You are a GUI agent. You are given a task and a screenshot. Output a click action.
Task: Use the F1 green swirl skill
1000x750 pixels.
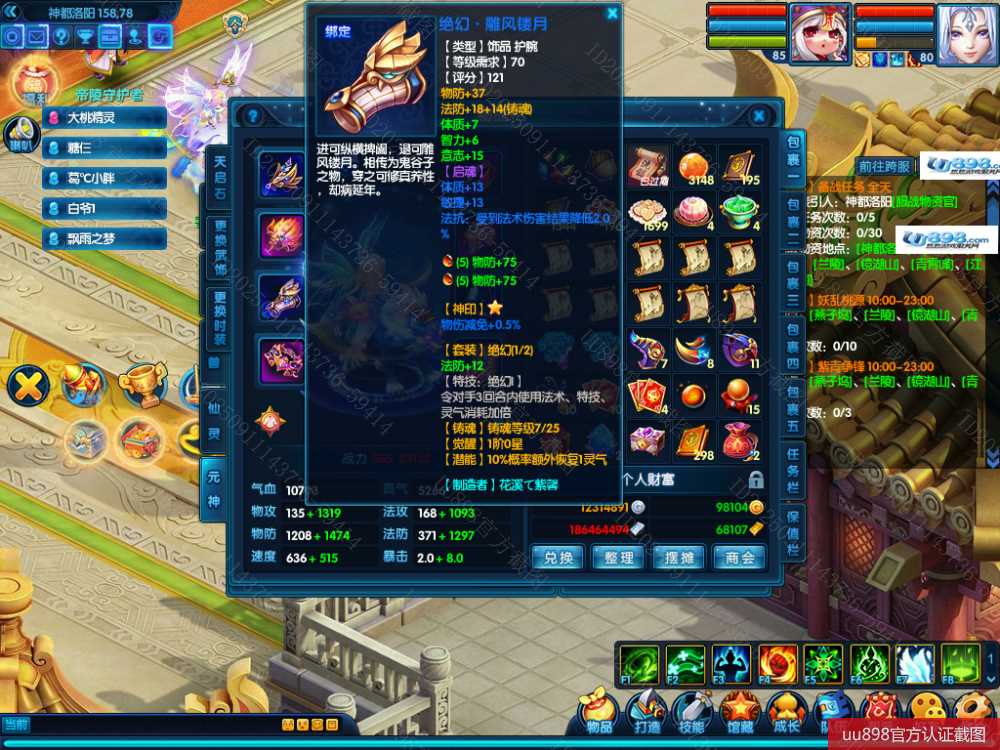[639, 663]
